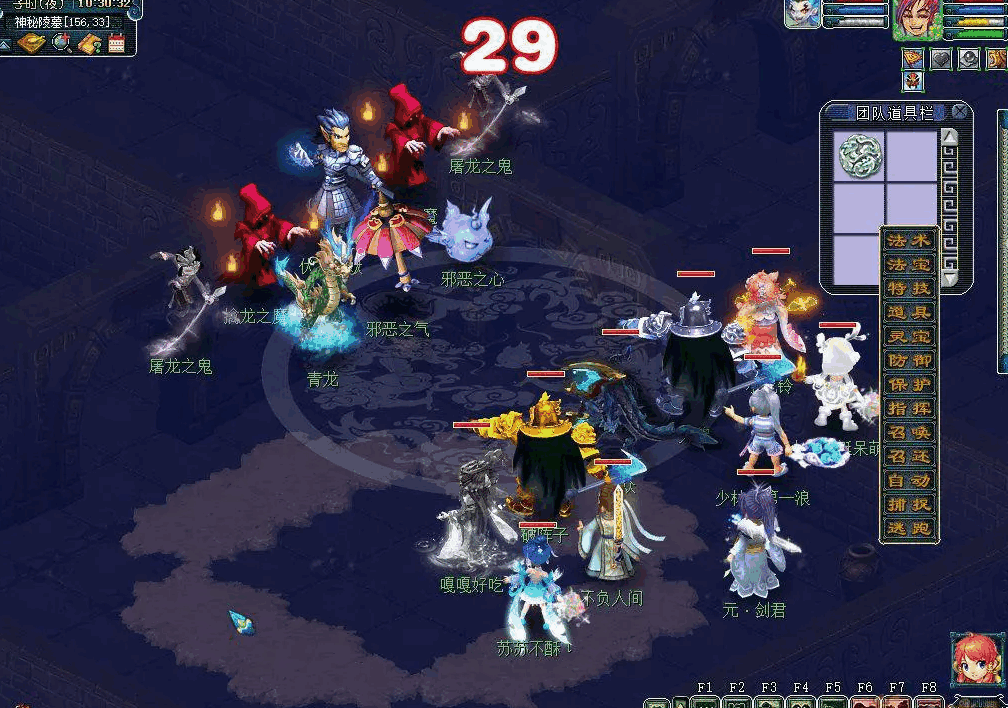Select the jade disc item in team item panel
The height and width of the screenshot is (708, 1008).
(858, 155)
